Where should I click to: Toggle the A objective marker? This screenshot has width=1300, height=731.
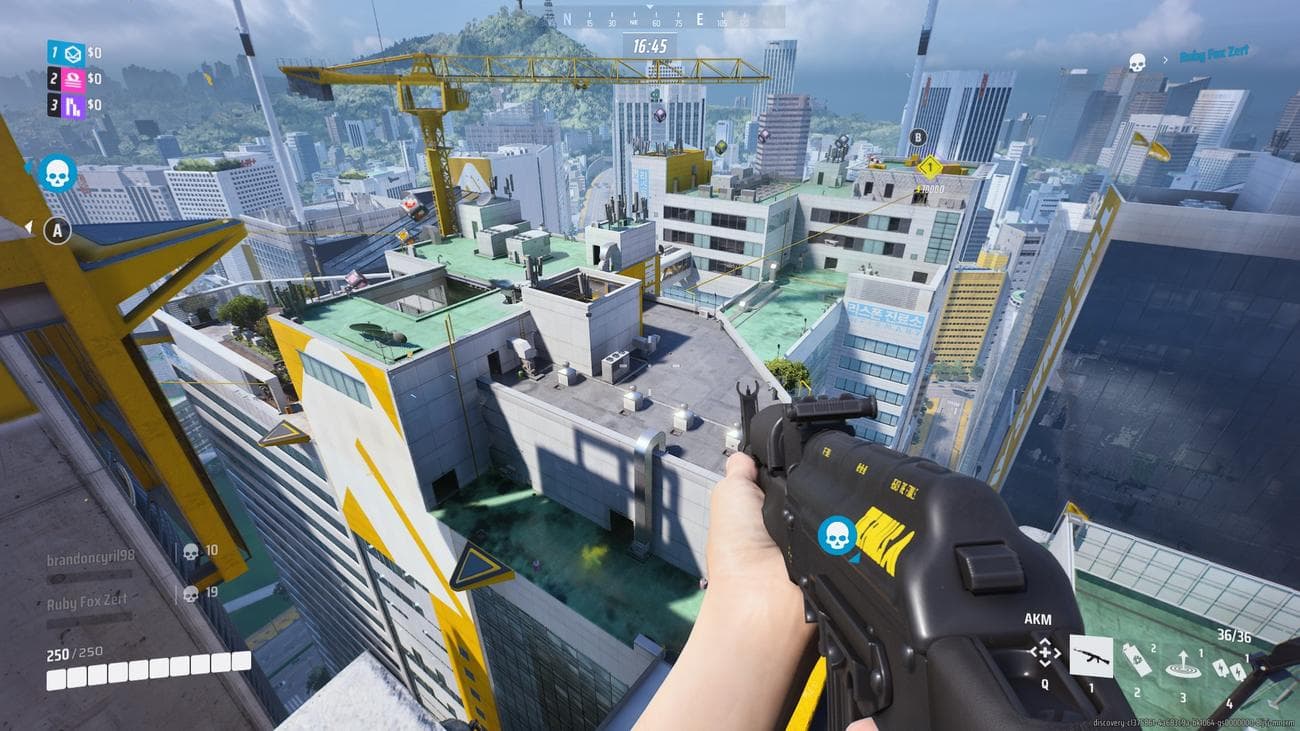click(x=58, y=232)
